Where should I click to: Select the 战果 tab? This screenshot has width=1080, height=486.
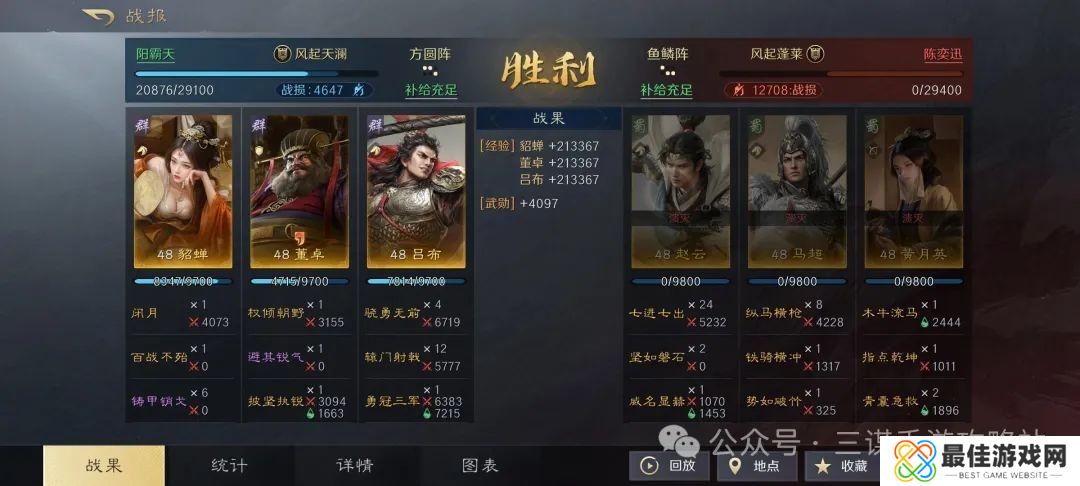104,465
